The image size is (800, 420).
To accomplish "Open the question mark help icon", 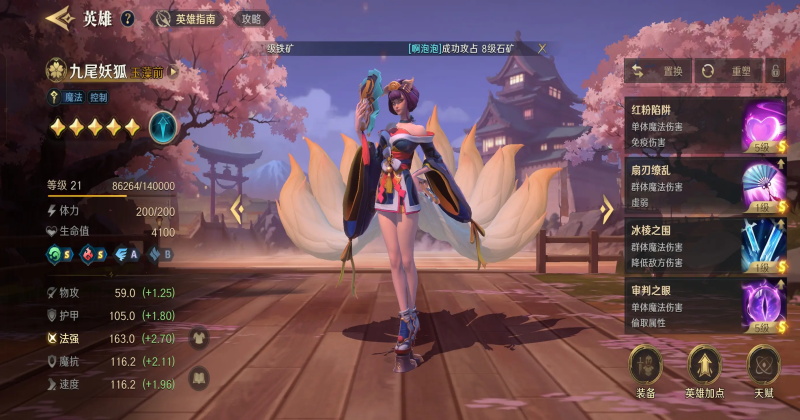I will click(127, 18).
